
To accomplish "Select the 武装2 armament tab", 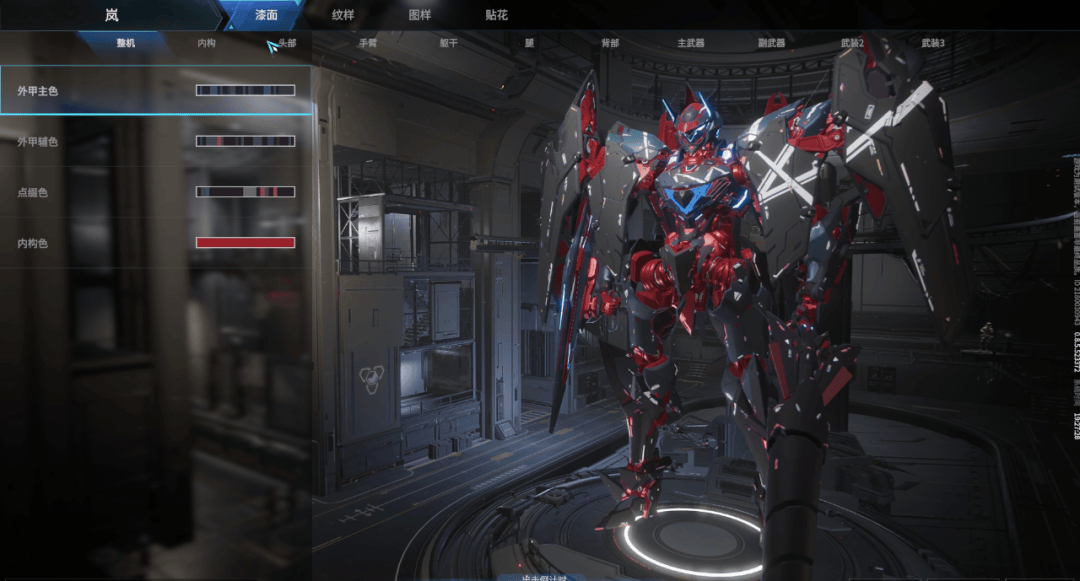I will point(852,44).
